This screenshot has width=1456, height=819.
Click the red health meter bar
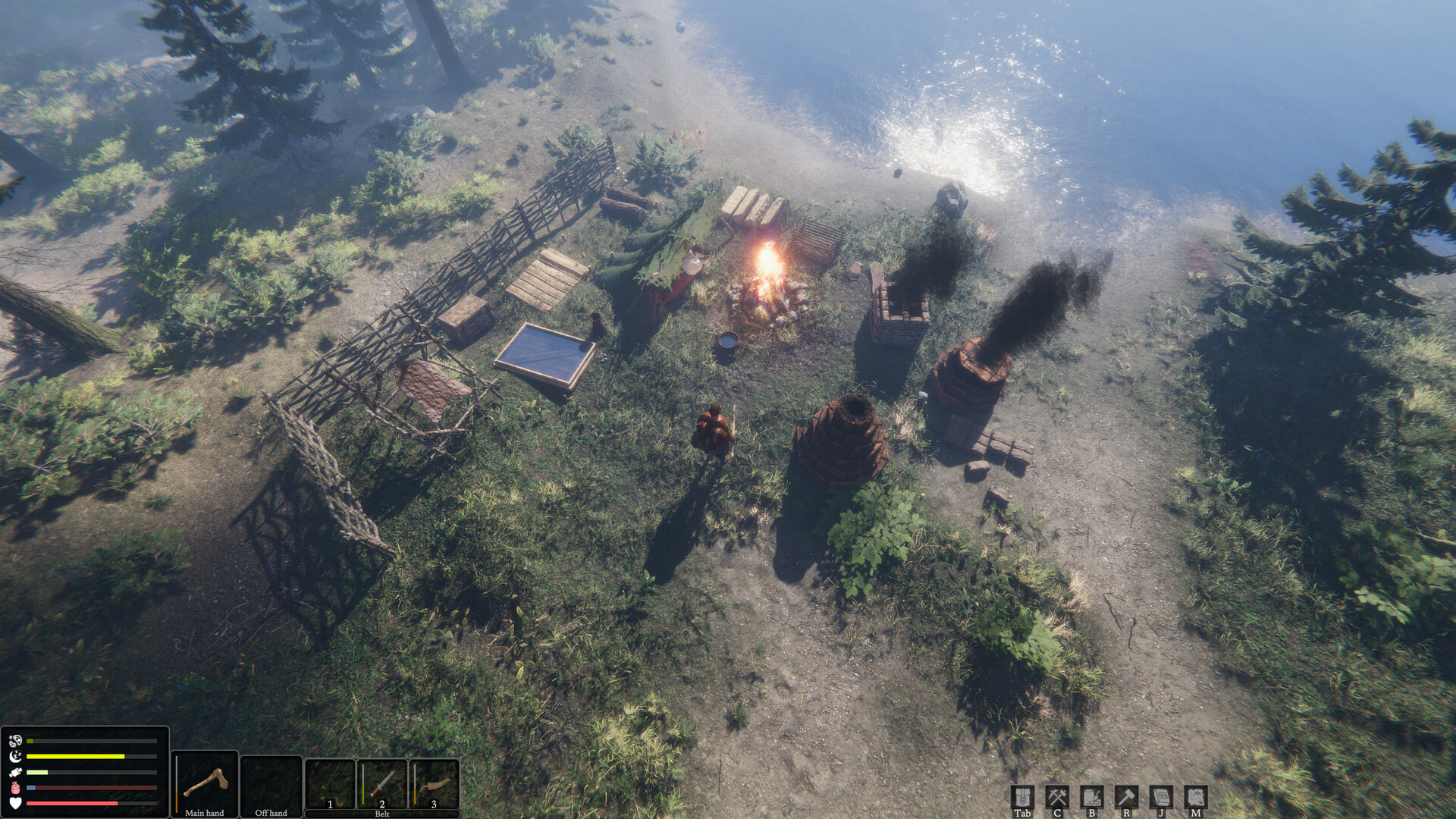pyautogui.click(x=72, y=803)
